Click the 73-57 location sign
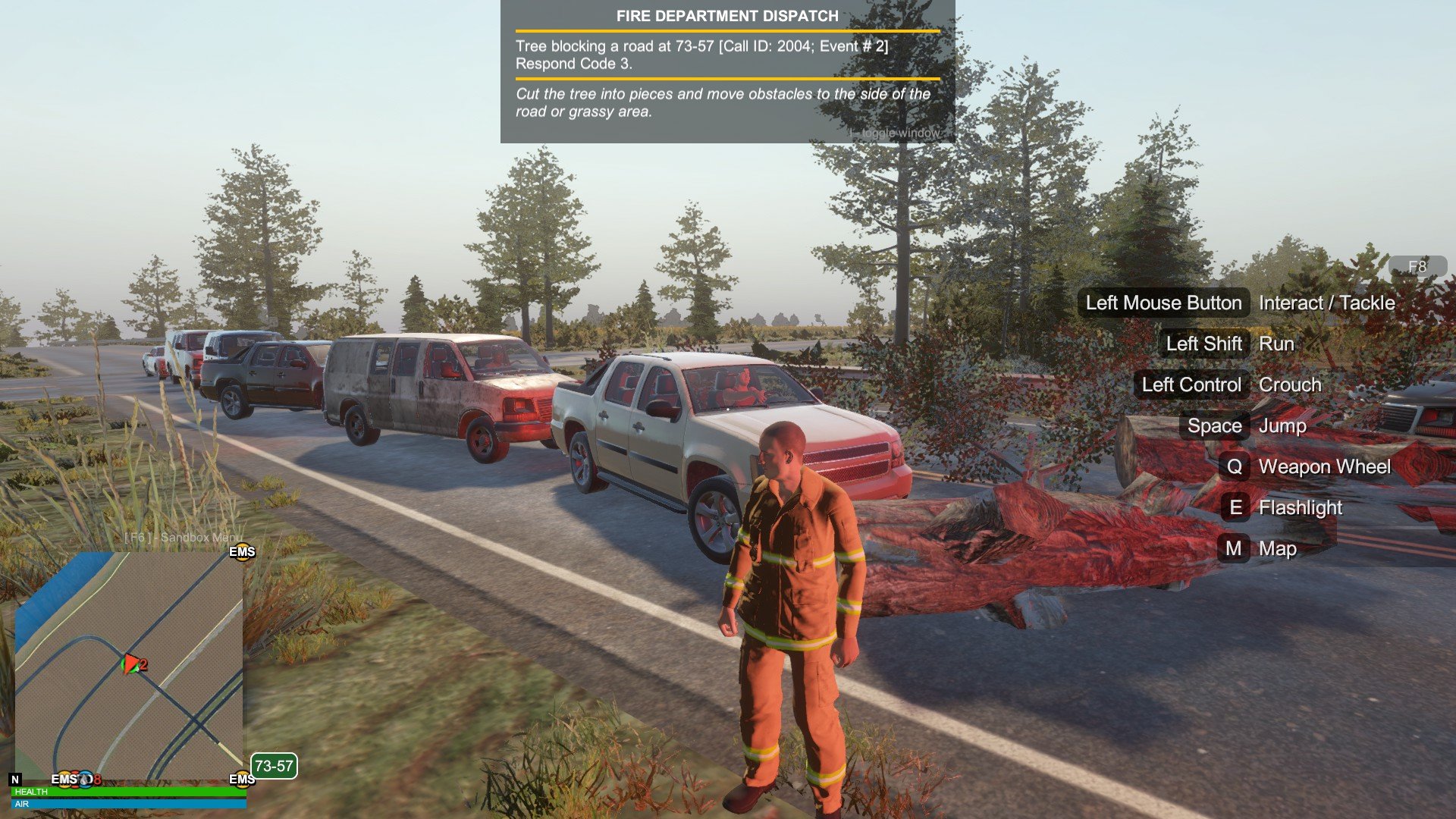The height and width of the screenshot is (819, 1456). click(274, 766)
